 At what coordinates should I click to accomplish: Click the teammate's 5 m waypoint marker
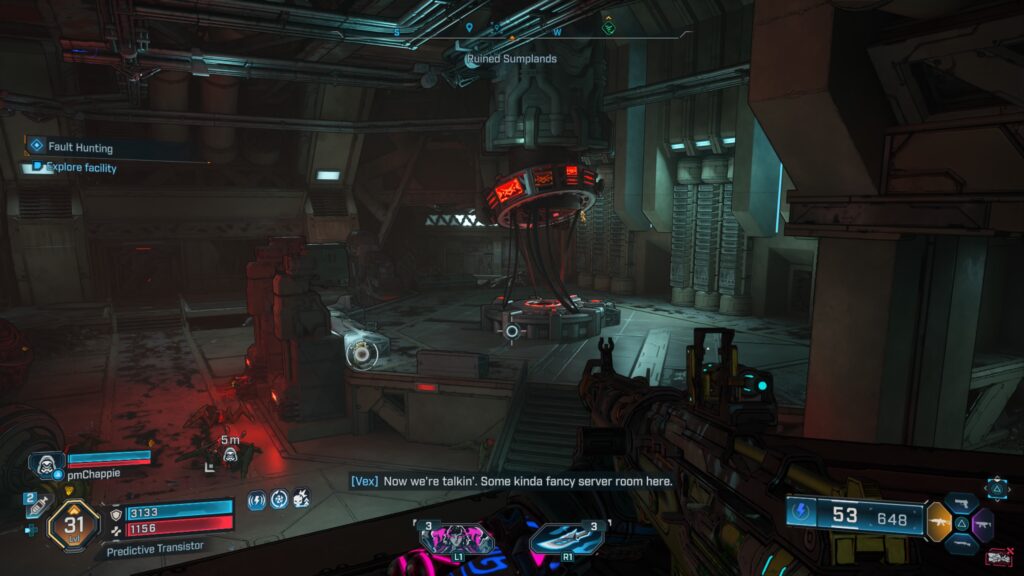(x=230, y=455)
